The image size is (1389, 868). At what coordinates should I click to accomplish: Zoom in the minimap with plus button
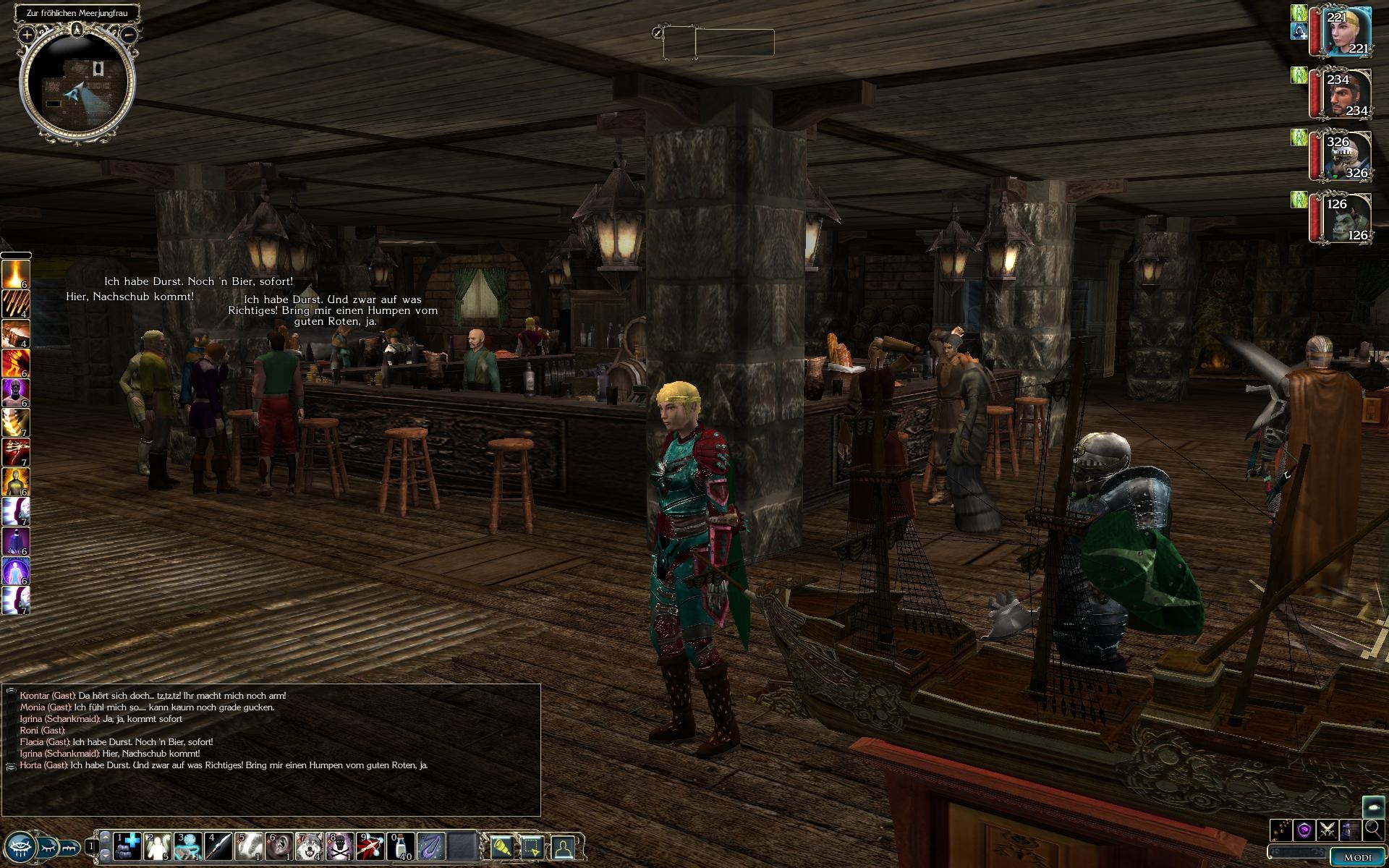[x=27, y=34]
